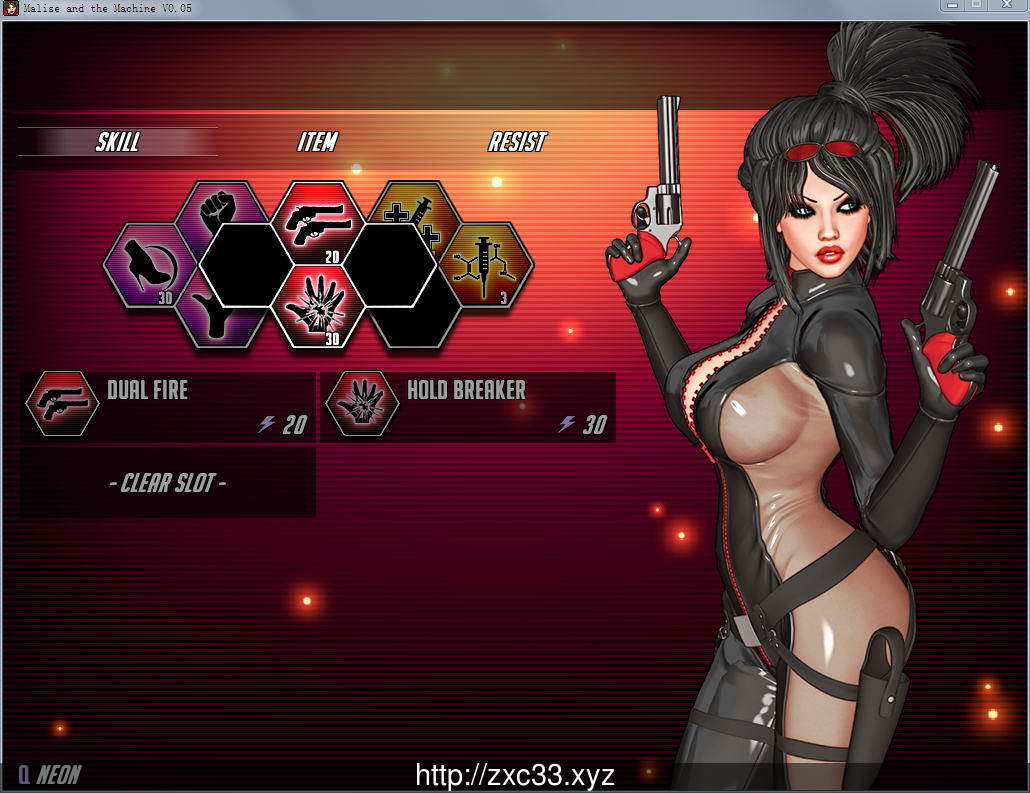This screenshot has height=793, width=1030.
Task: Switch to the Resist tab
Action: pos(517,142)
